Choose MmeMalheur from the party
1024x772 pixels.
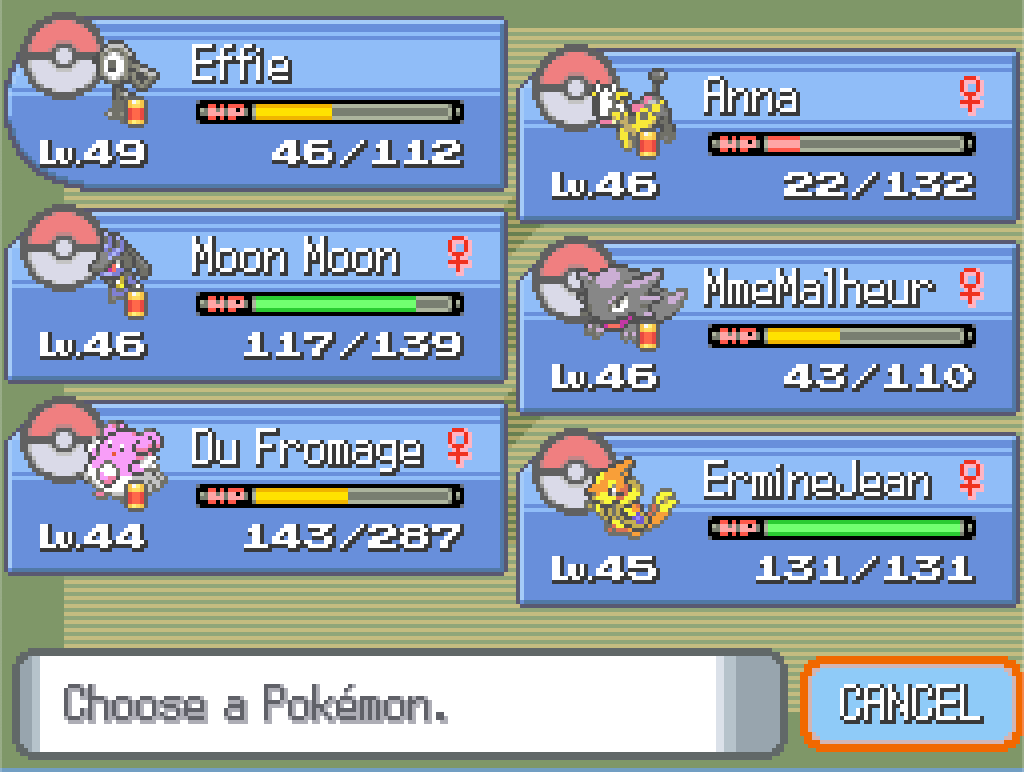(768, 329)
